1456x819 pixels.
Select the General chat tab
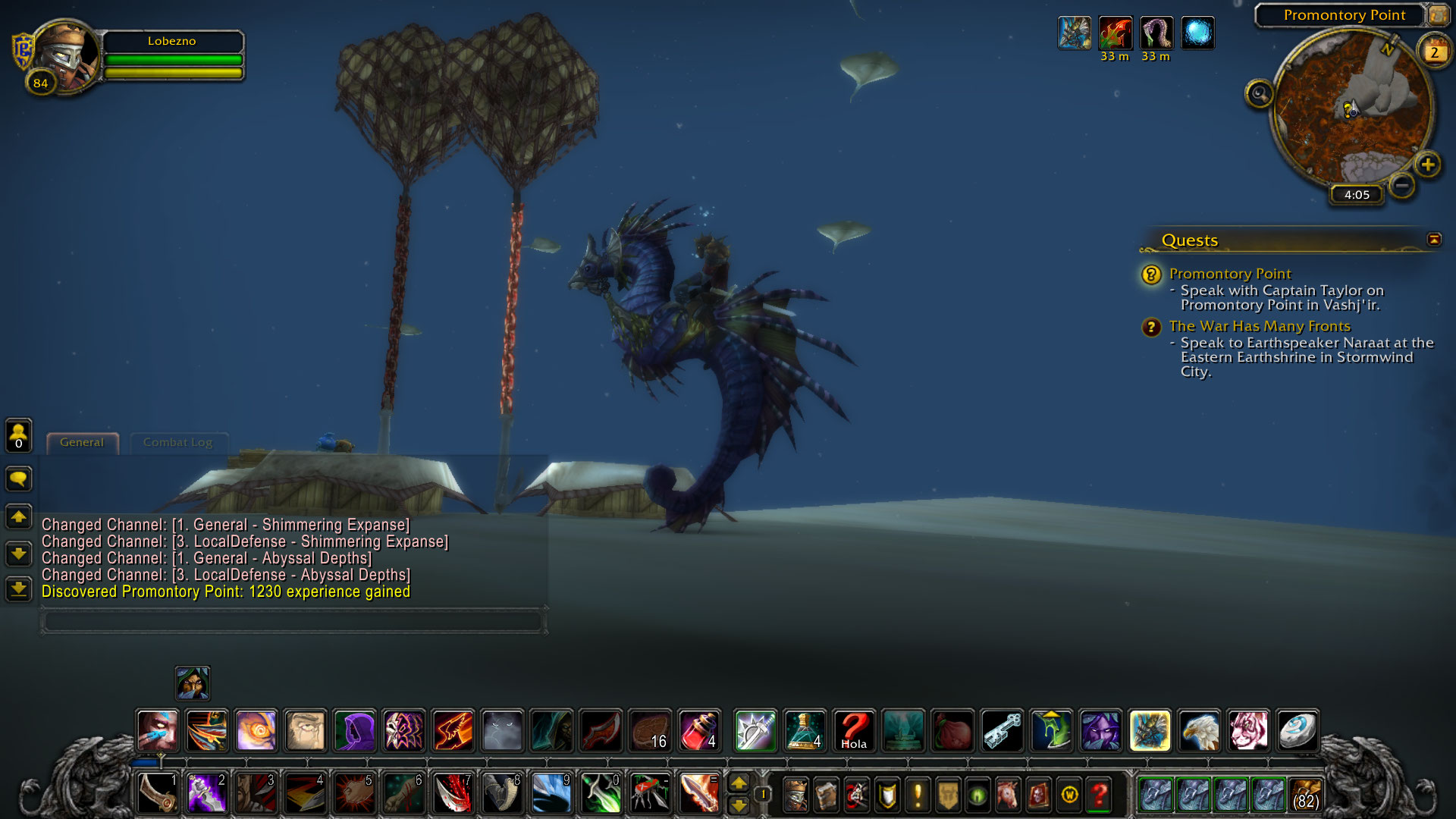click(x=82, y=443)
